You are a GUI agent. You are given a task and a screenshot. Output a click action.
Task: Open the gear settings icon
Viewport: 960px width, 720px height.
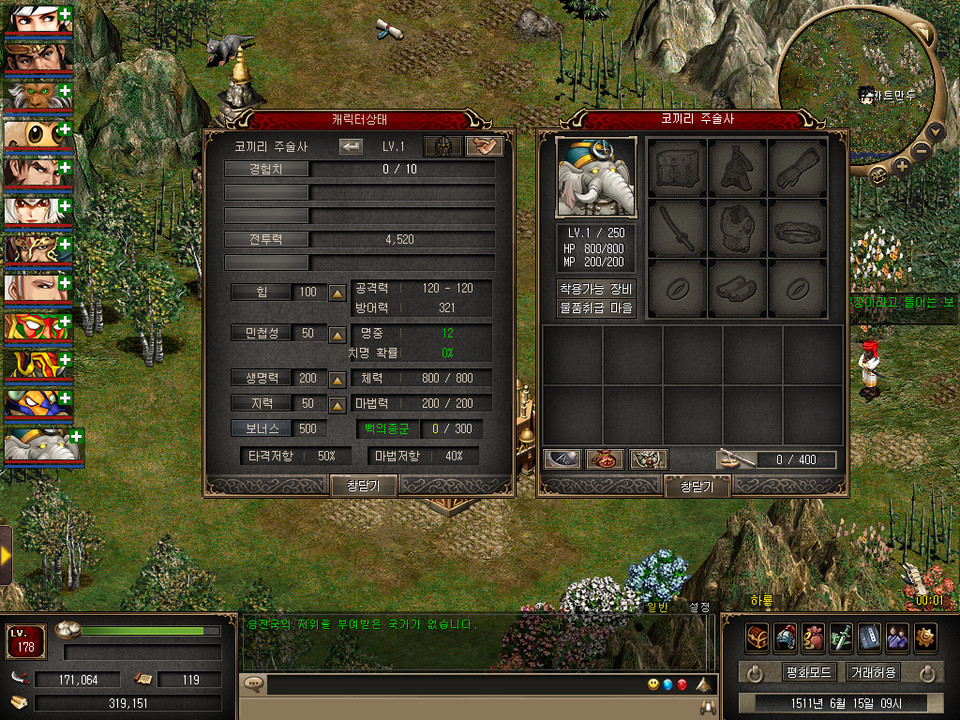click(x=925, y=636)
